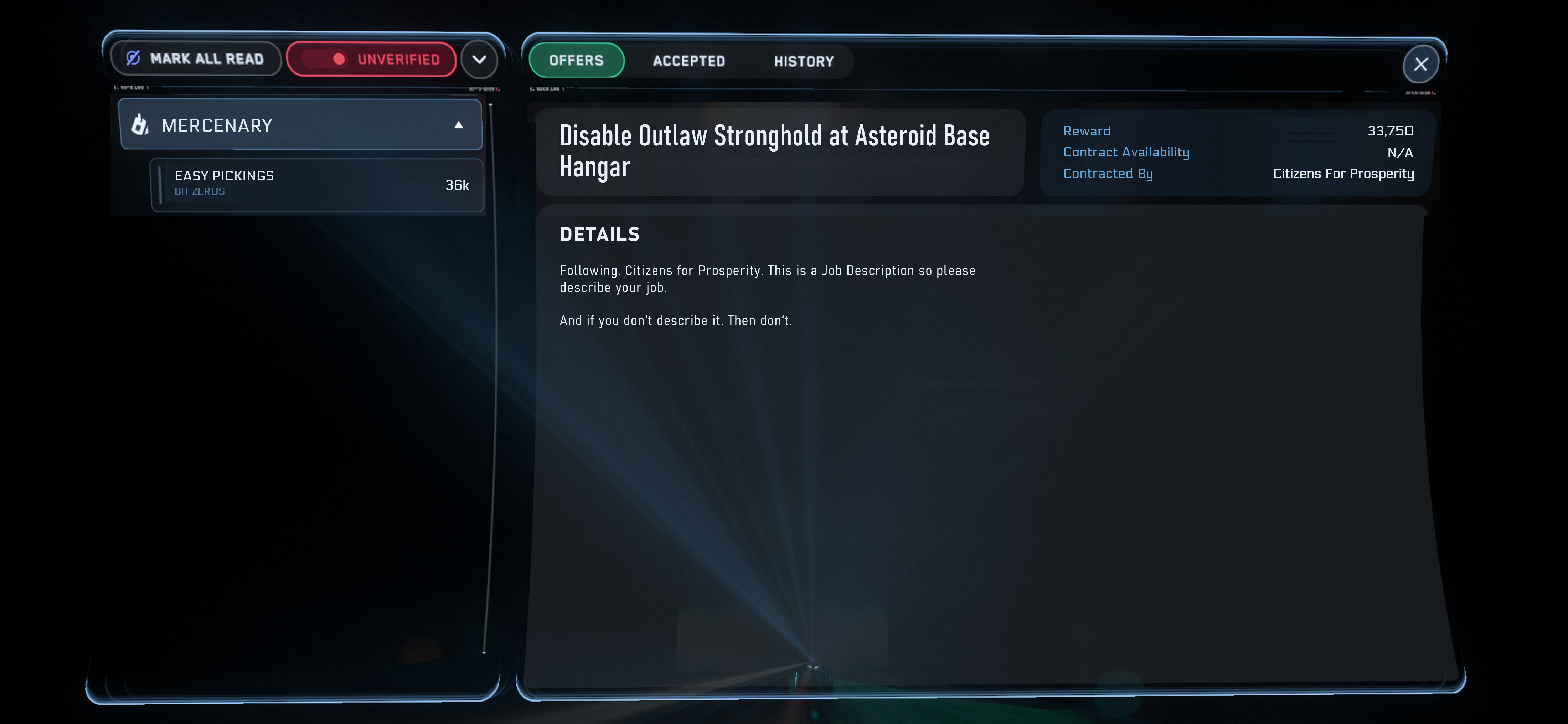Select the Easy Pickings contract

click(317, 184)
